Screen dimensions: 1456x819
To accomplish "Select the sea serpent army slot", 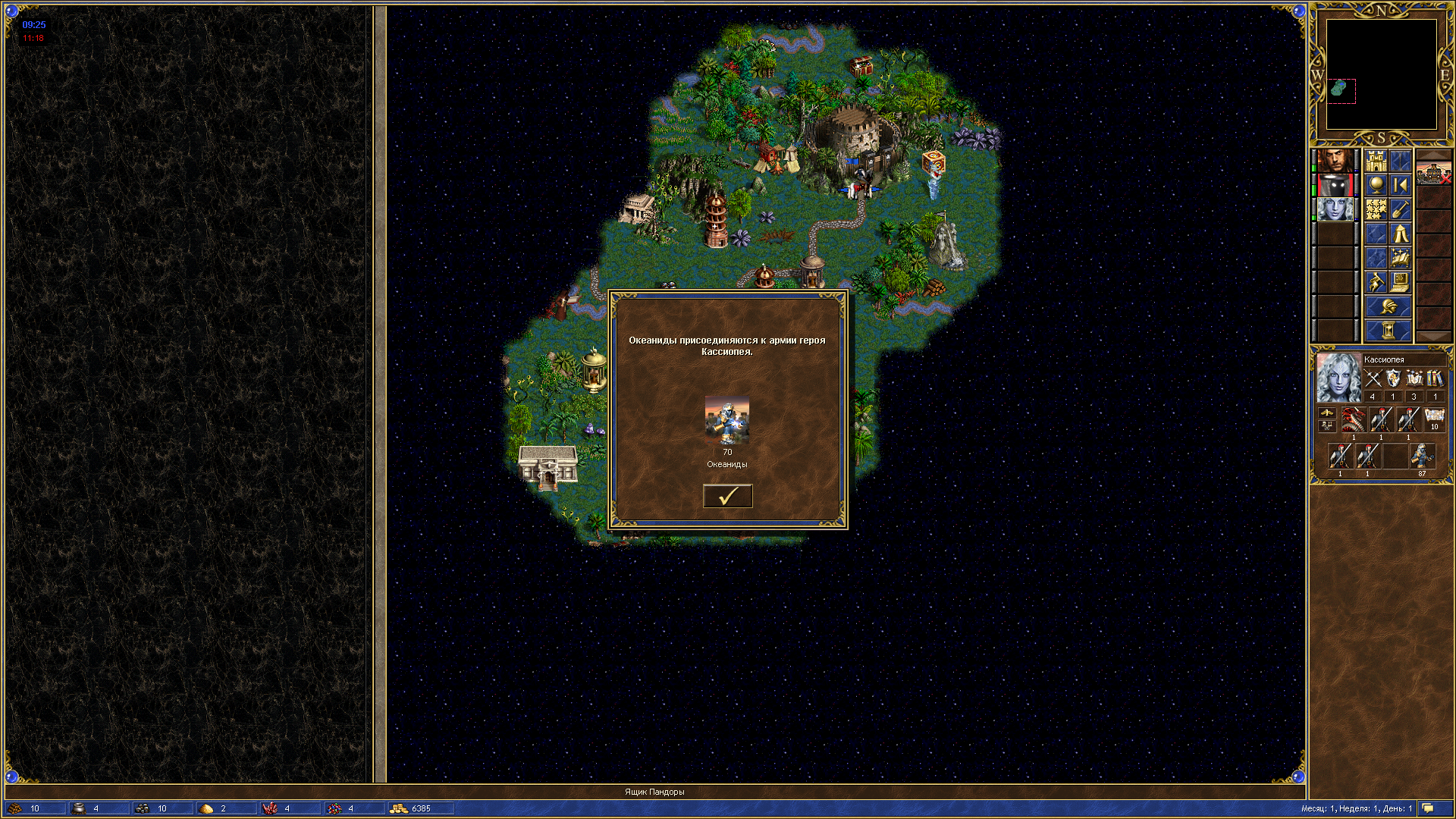I will (1354, 419).
